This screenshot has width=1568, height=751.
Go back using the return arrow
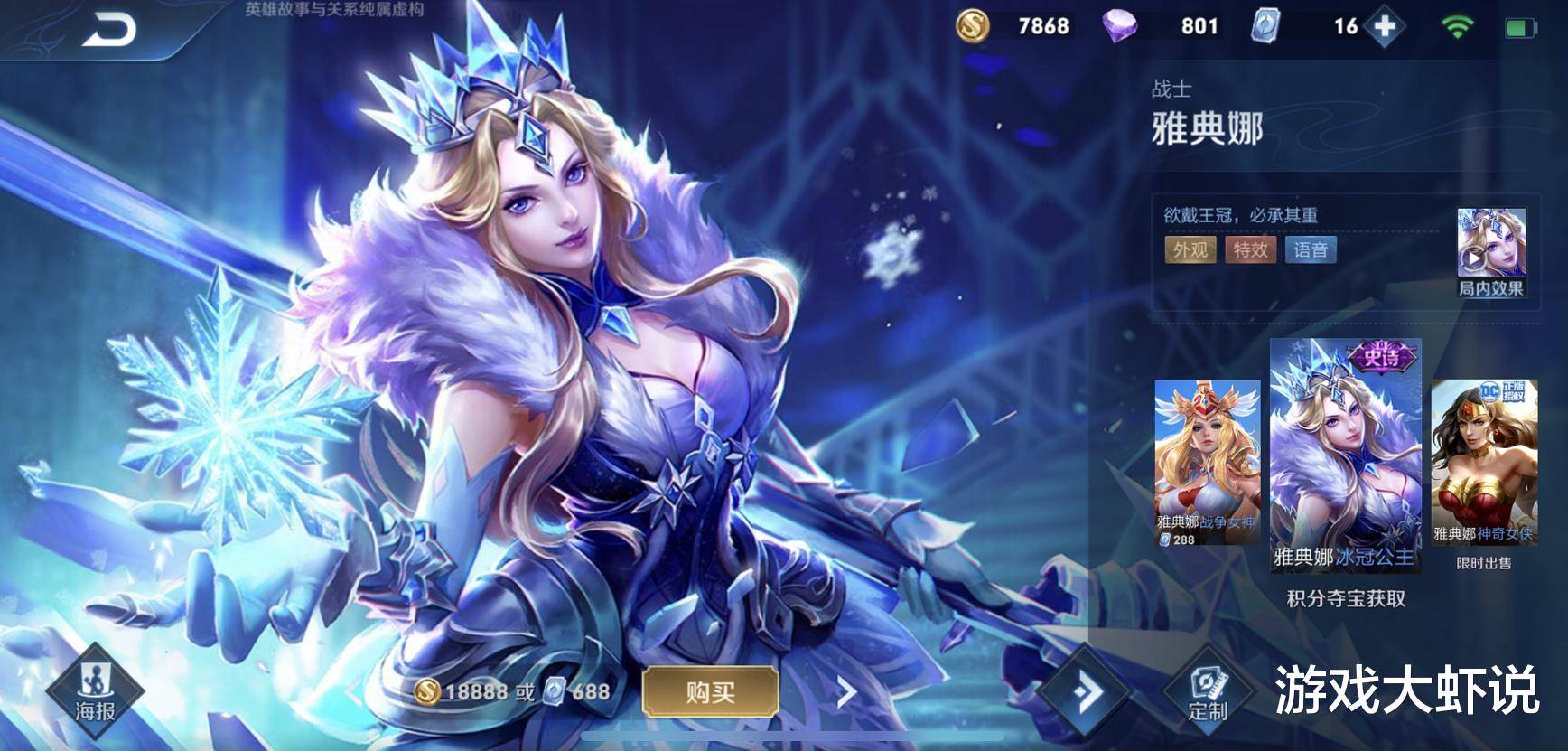pyautogui.click(x=109, y=32)
